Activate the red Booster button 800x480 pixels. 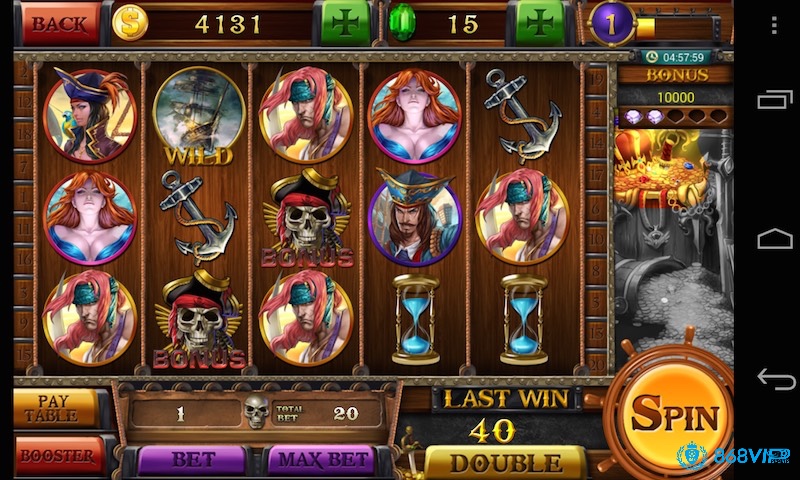(58, 457)
